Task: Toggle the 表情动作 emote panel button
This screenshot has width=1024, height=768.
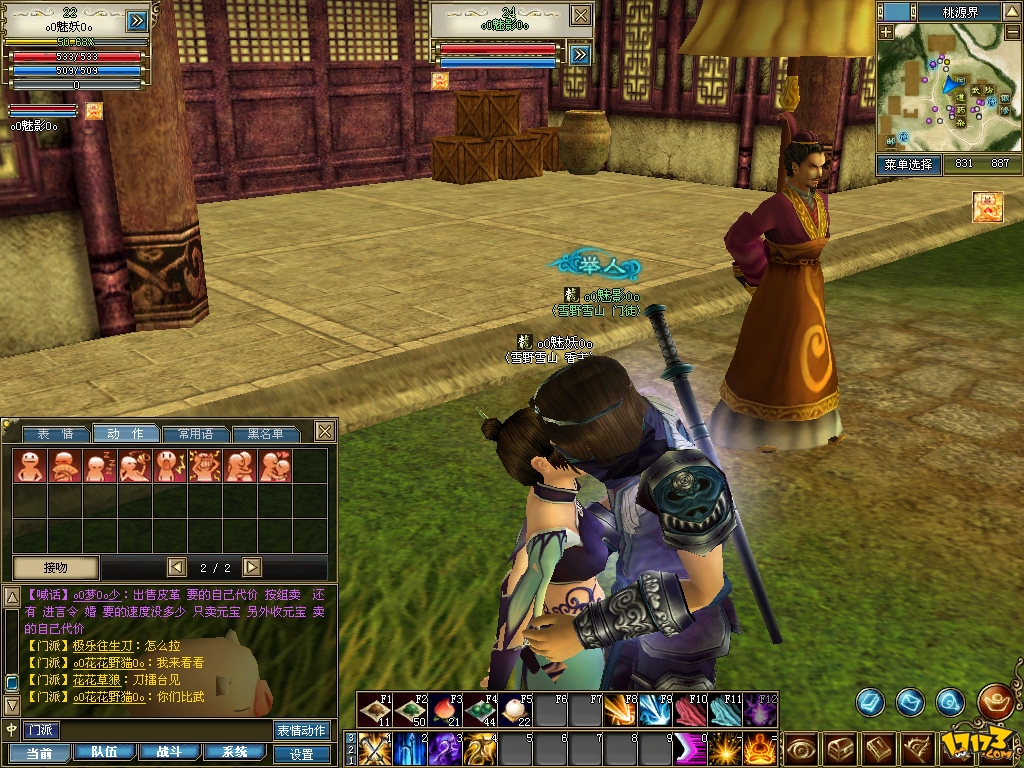Action: click(x=301, y=730)
